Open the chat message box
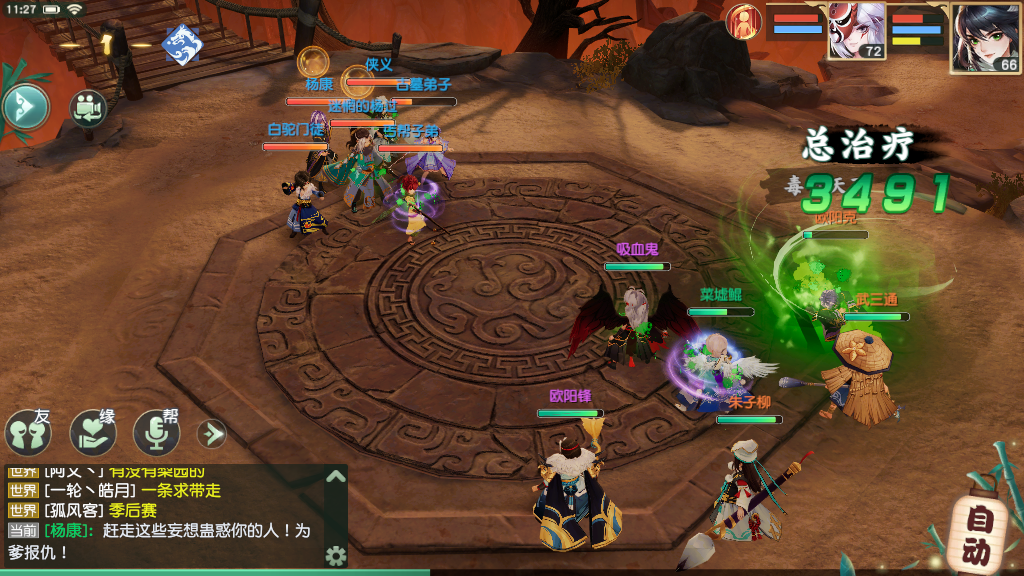 coord(165,516)
